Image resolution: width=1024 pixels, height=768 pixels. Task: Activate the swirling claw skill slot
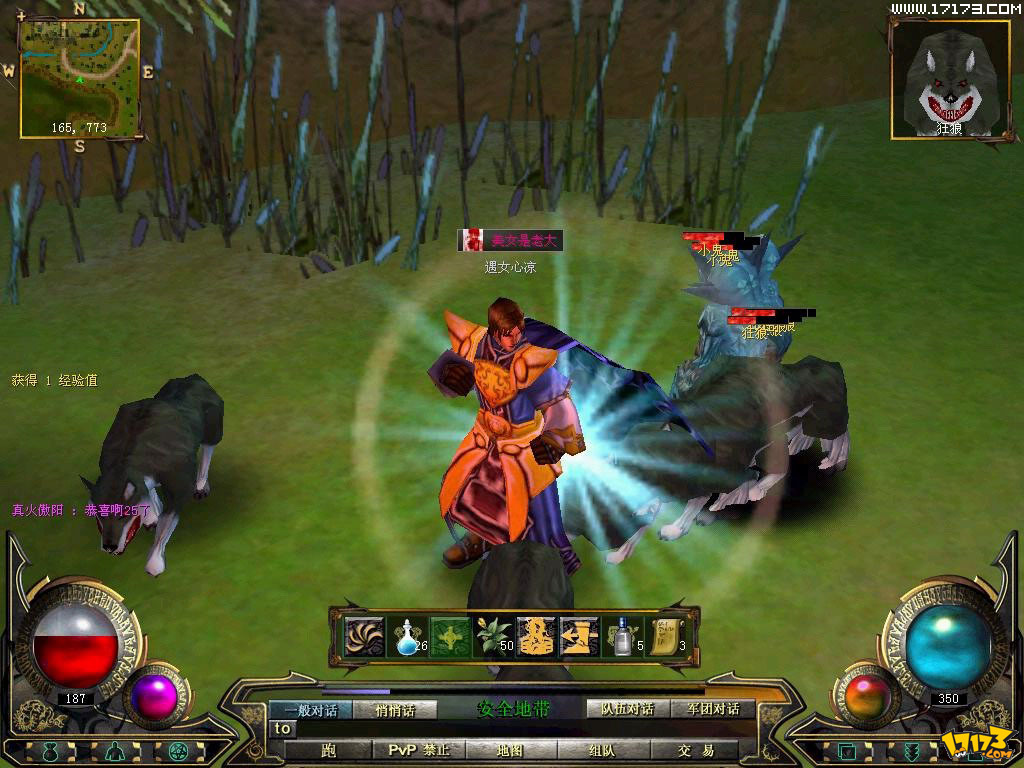364,636
